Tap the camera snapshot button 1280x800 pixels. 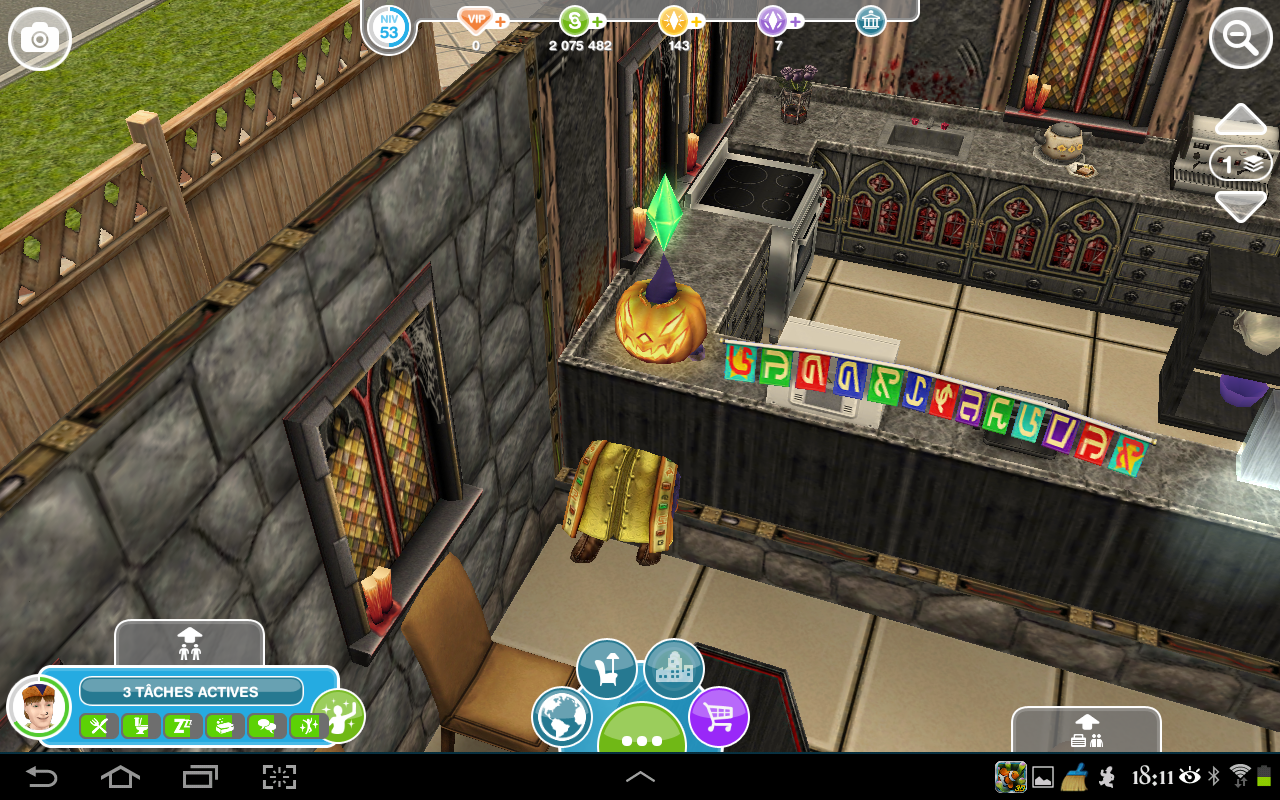[x=40, y=39]
